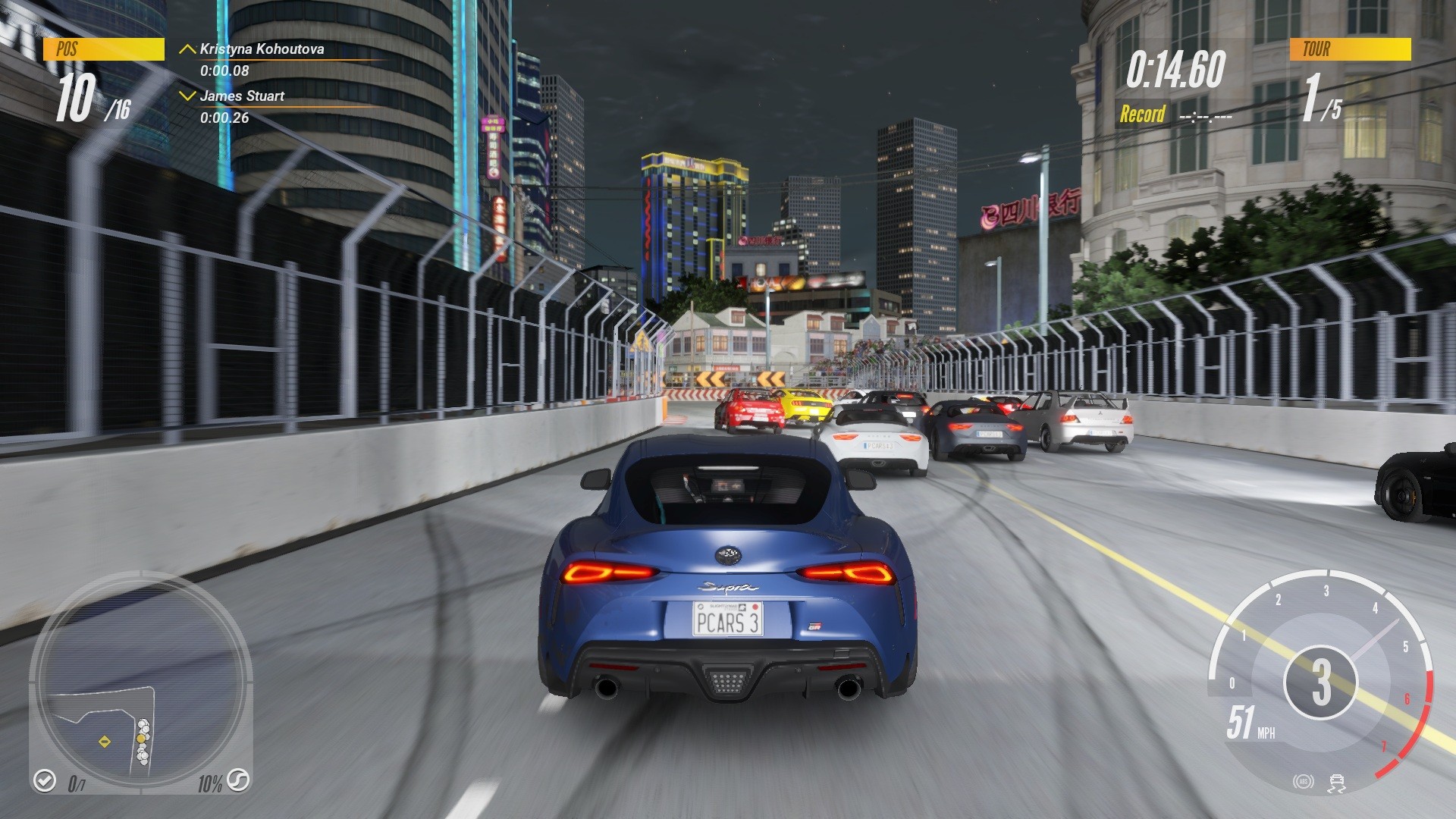The height and width of the screenshot is (819, 1456).
Task: Click the traction control car icon
Action: point(1337,783)
